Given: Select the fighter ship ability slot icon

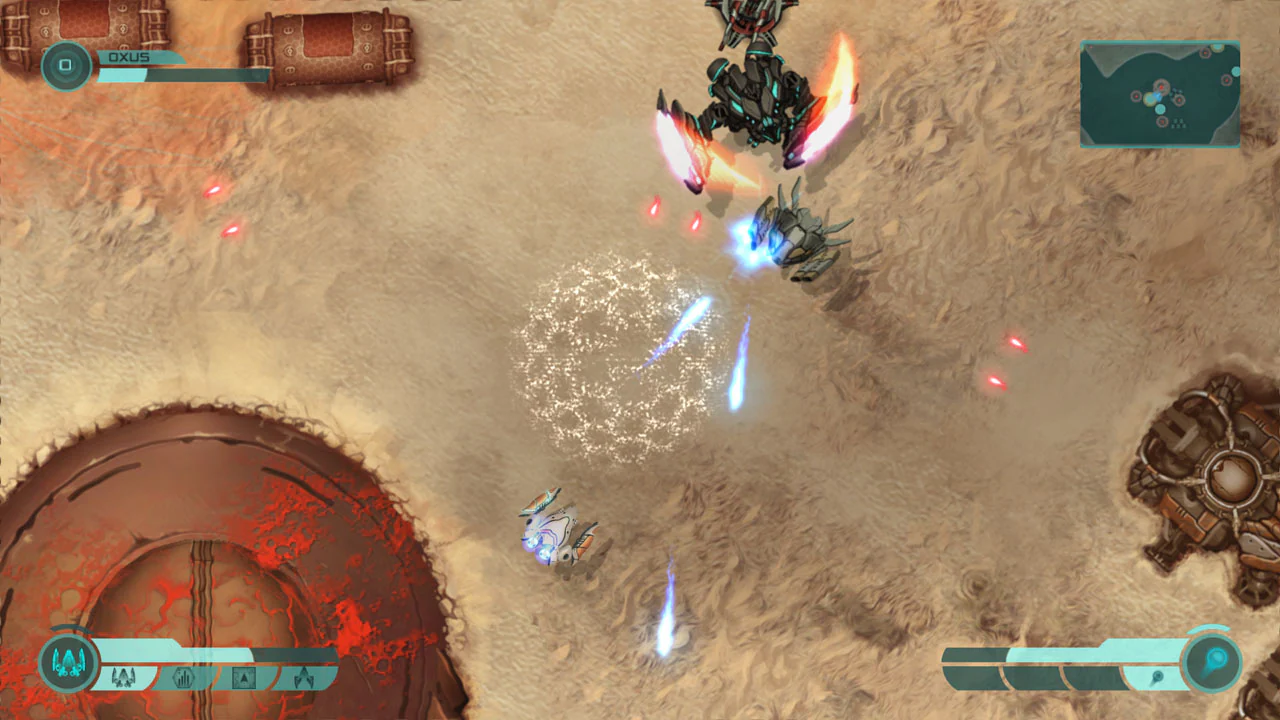Looking at the screenshot, I should 124,678.
